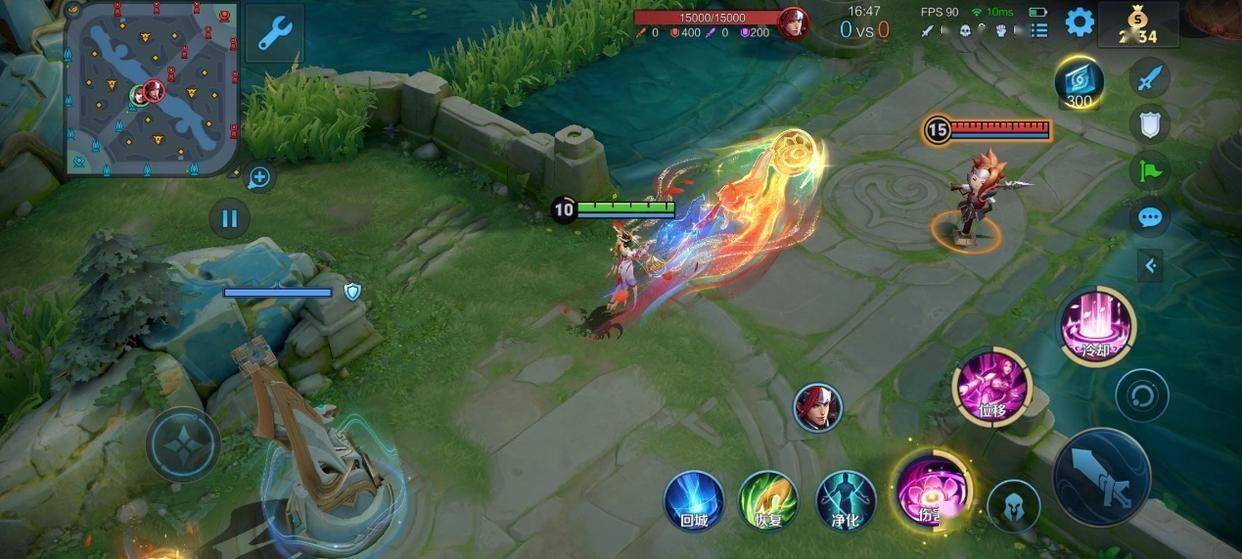Activate the glowing pink lotus skill
Viewport: 1242px width, 559px height.
coord(931,490)
